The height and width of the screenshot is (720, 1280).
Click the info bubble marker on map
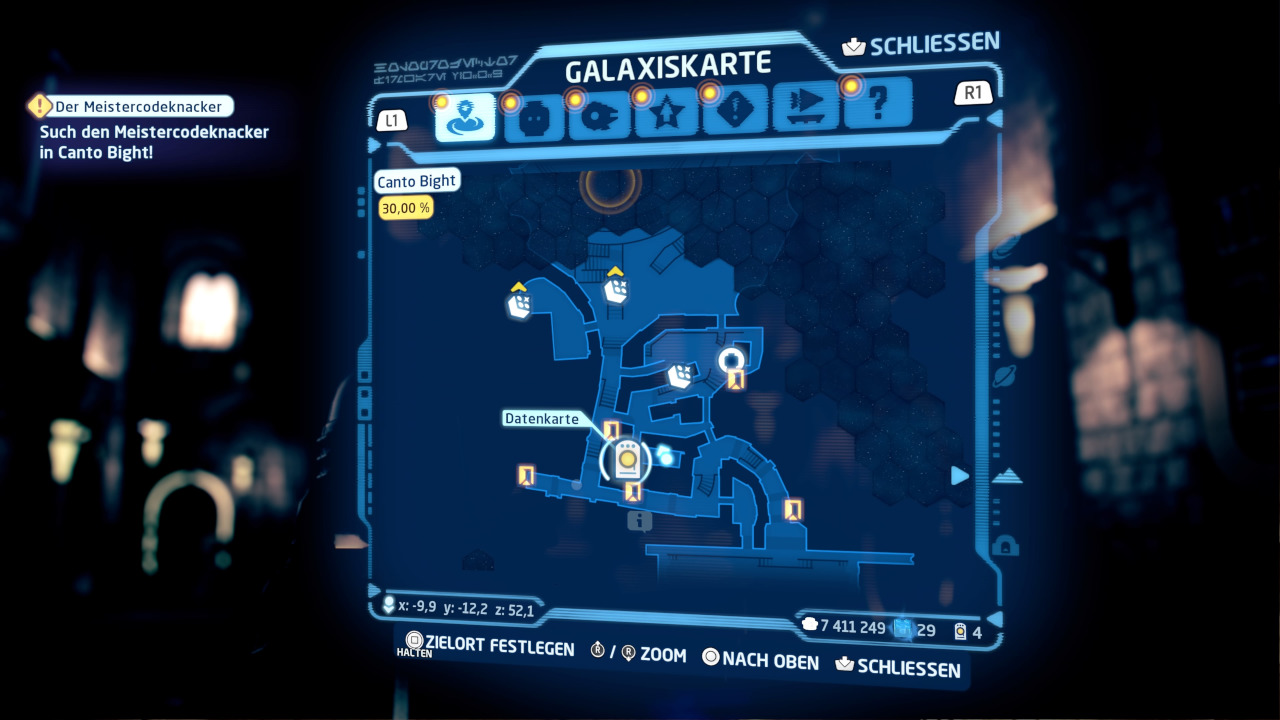point(639,520)
